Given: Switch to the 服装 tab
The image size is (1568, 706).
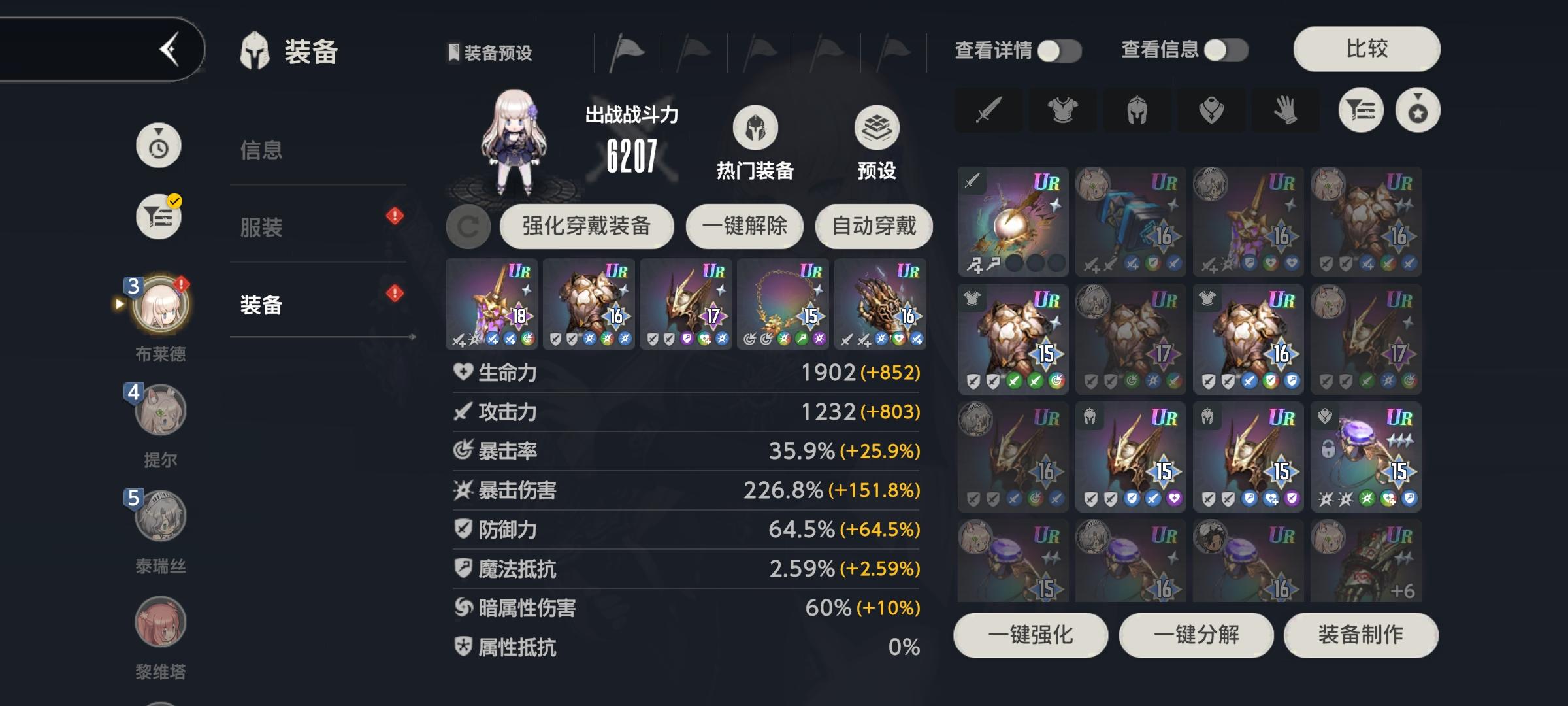Looking at the screenshot, I should click(261, 229).
